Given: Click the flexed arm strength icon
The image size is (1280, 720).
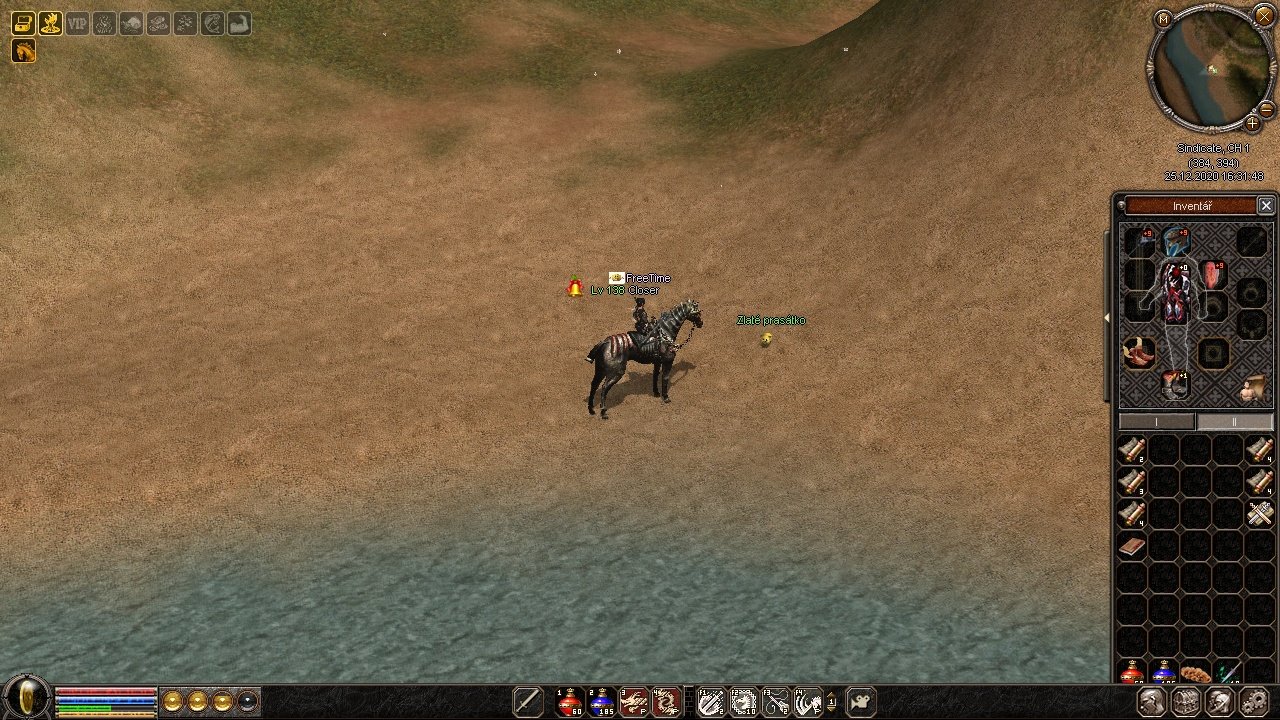Looking at the screenshot, I should click(x=239, y=23).
